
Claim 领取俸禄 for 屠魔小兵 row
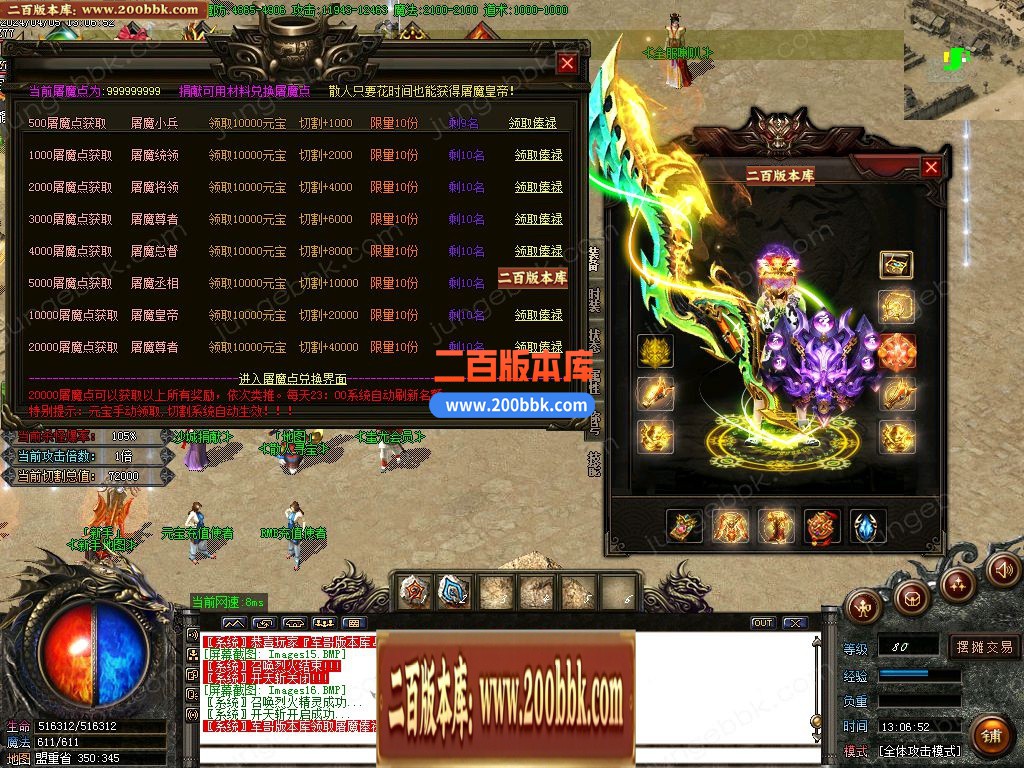(x=532, y=123)
